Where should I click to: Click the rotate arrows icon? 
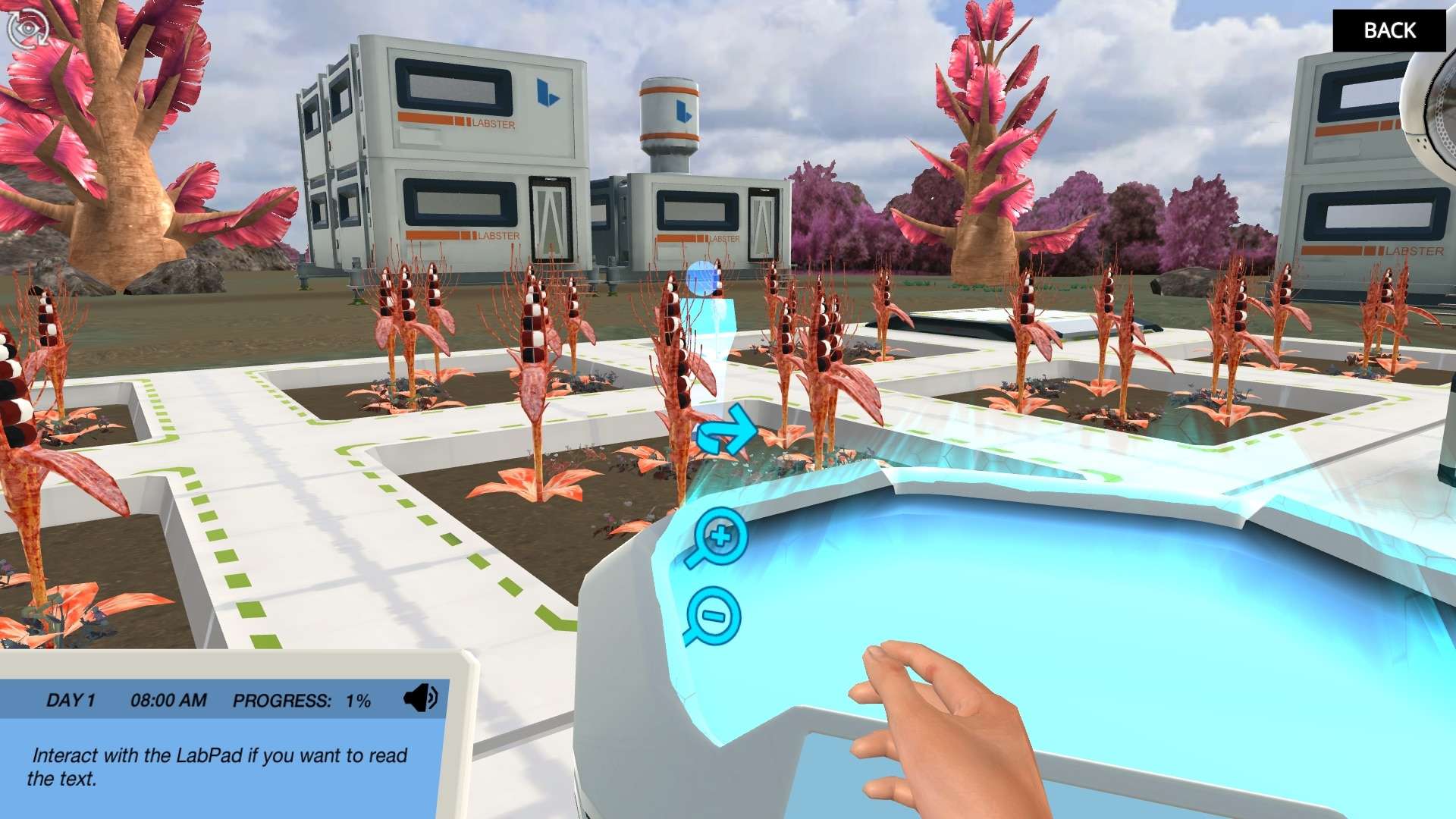(x=726, y=431)
